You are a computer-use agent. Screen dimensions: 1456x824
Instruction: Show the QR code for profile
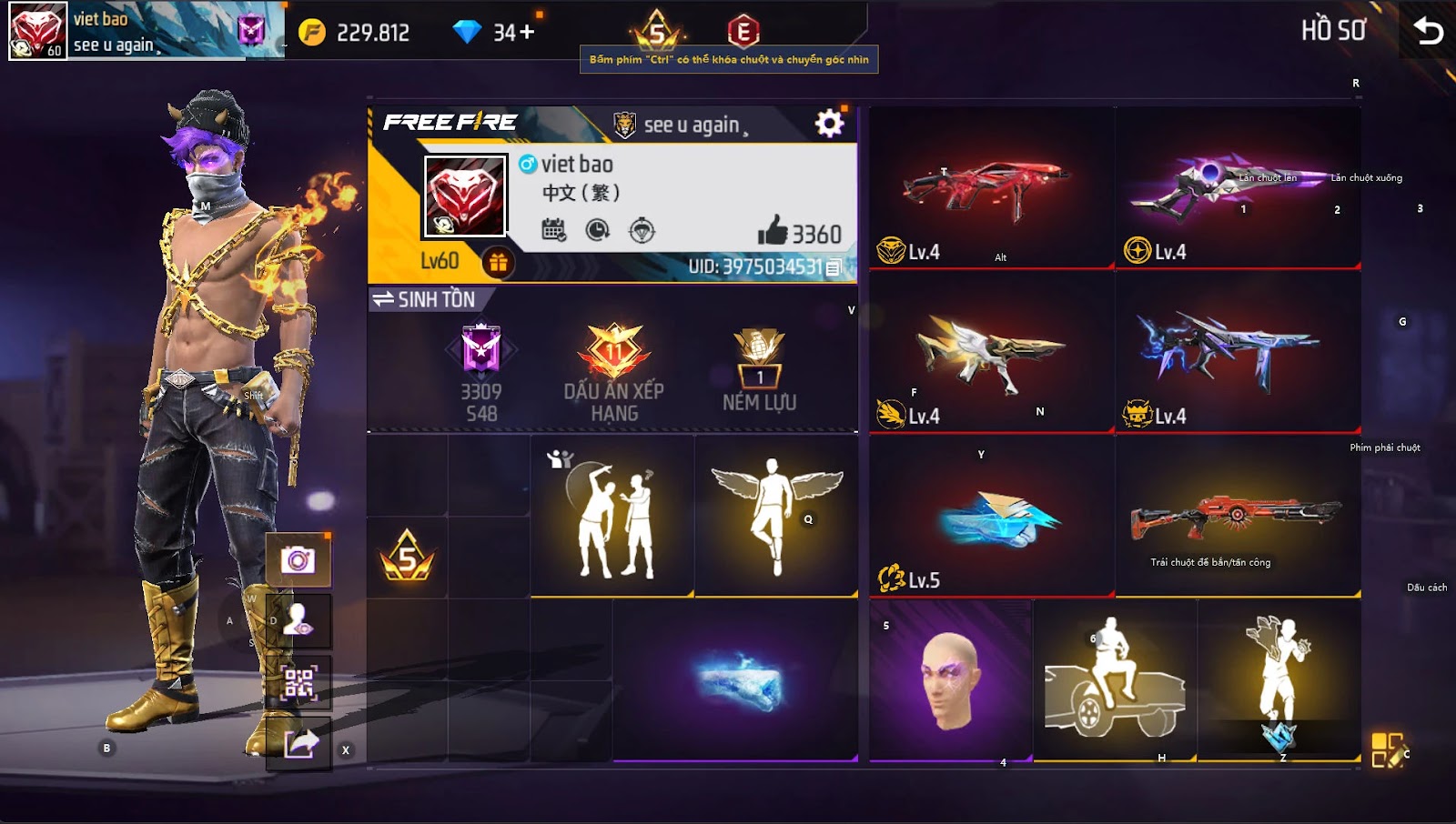tap(298, 683)
